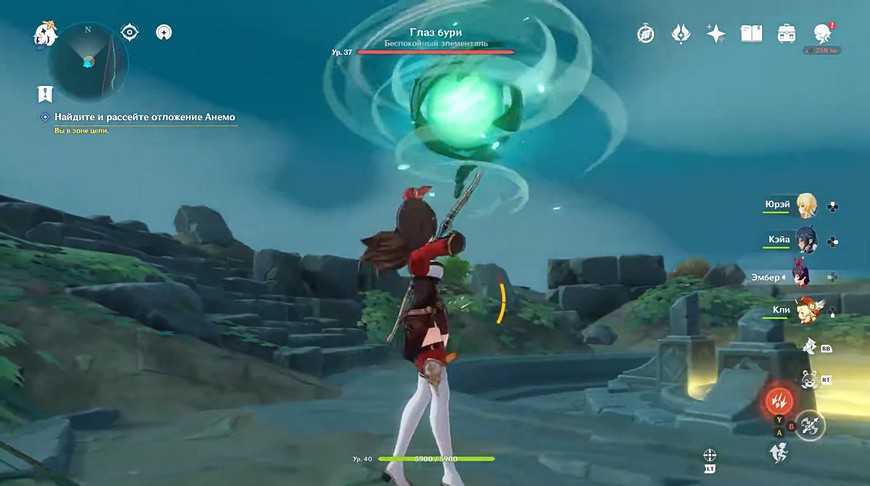Viewport: 870px width, 486px height.
Task: Open the winged battle pass icon
Action: 681,33
